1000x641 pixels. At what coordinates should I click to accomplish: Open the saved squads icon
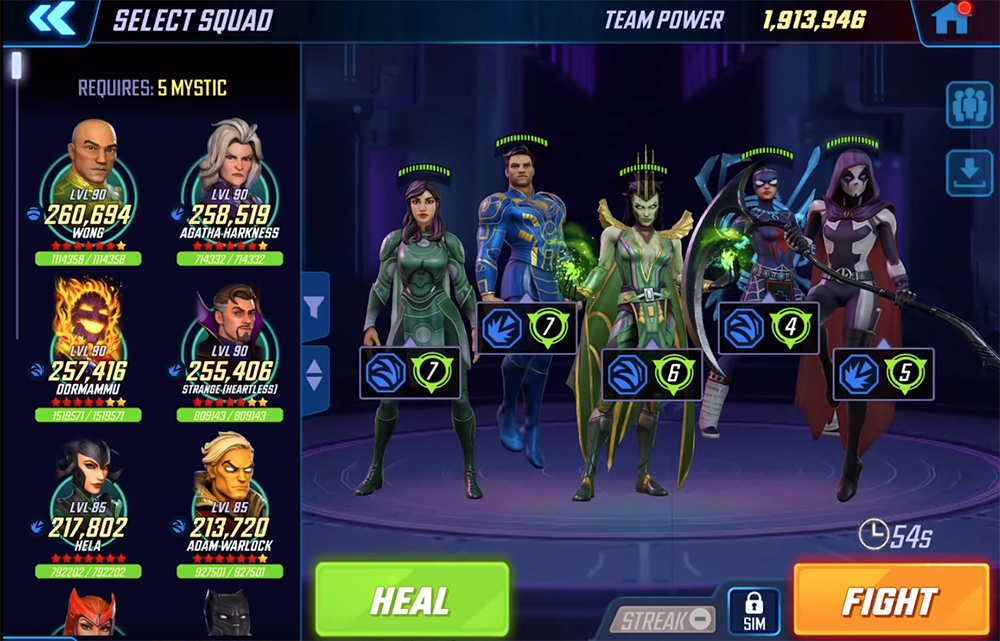pos(969,105)
